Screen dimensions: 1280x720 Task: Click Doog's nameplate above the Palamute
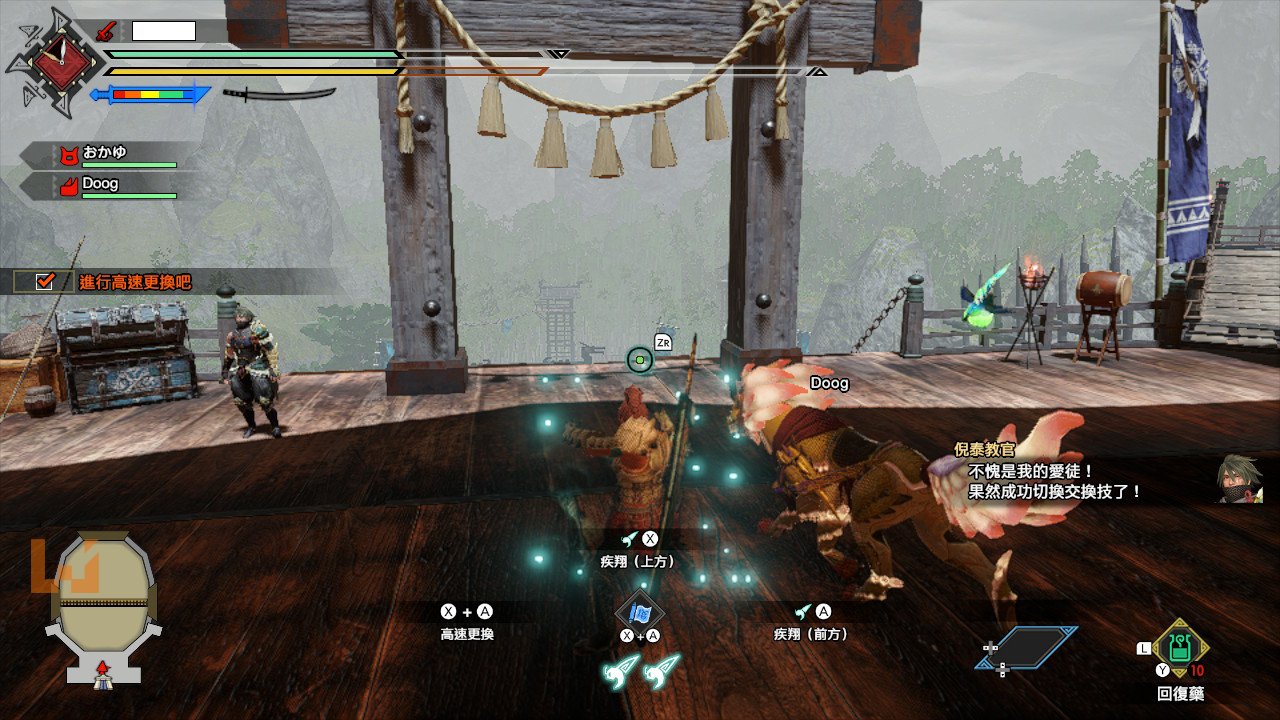tap(828, 383)
